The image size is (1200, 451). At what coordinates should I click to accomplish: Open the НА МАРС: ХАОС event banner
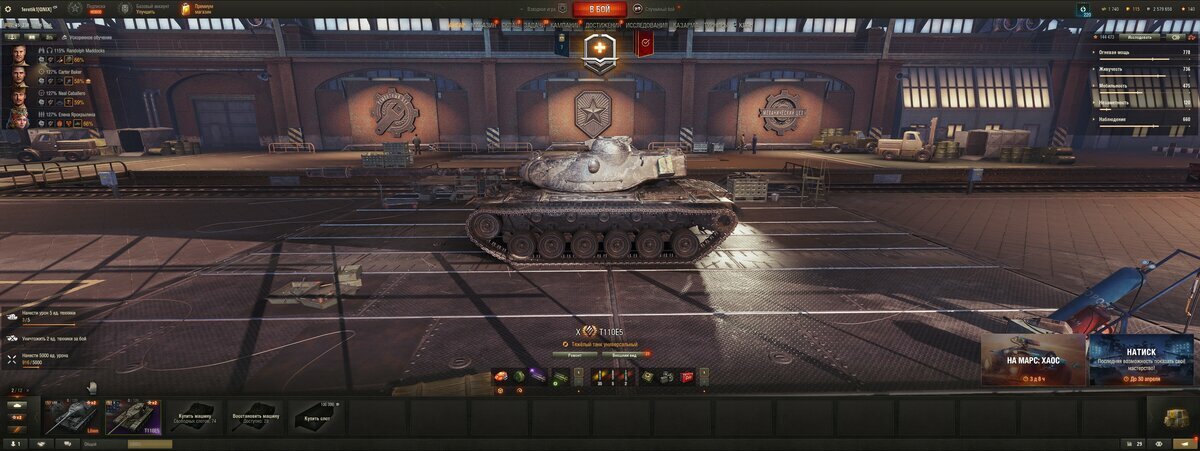point(1033,360)
